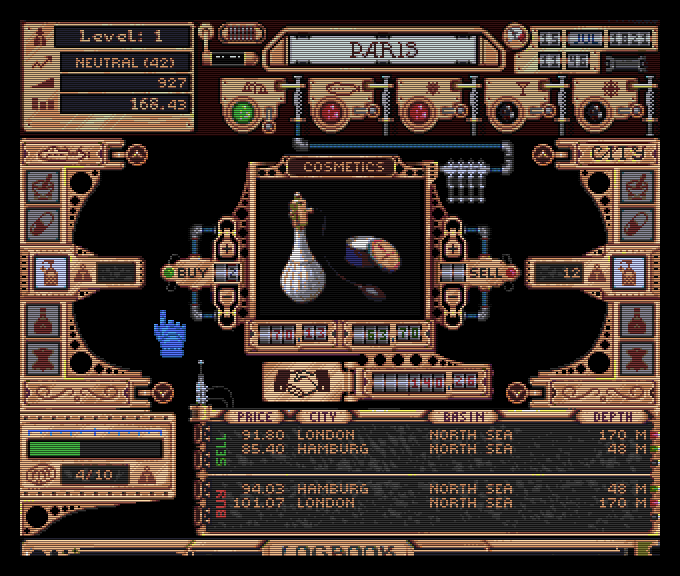The image size is (680, 576).
Task: Click the SELL button for cosmetics
Action: (486, 272)
